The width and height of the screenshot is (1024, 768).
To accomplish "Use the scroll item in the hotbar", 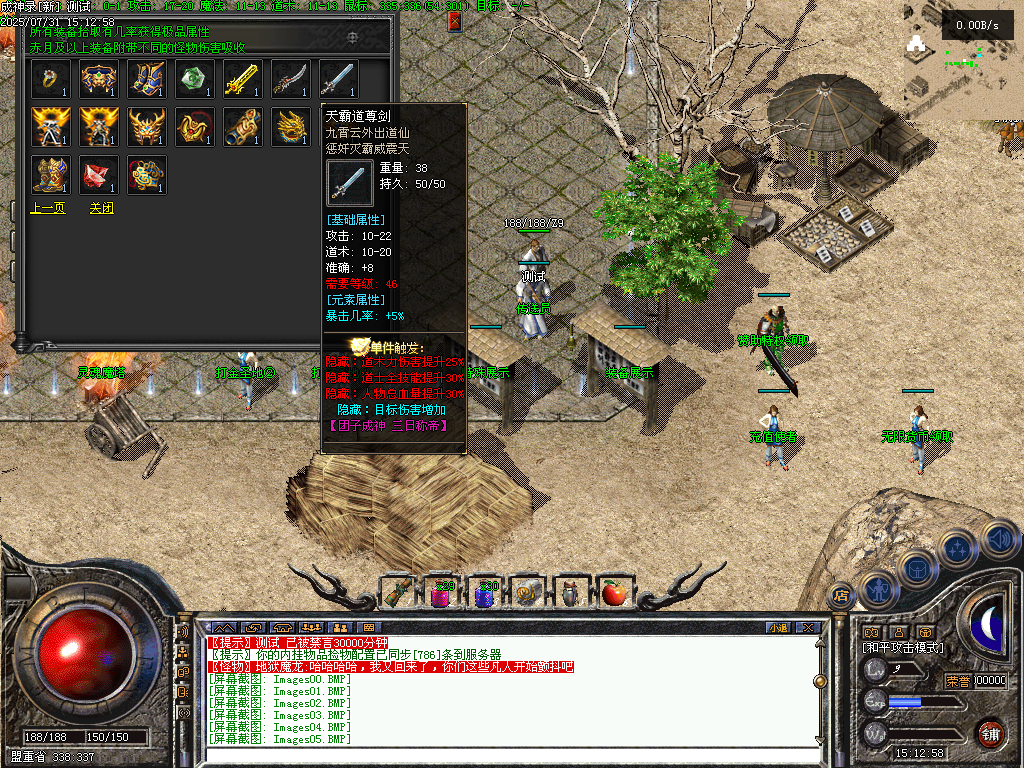I will (x=397, y=593).
